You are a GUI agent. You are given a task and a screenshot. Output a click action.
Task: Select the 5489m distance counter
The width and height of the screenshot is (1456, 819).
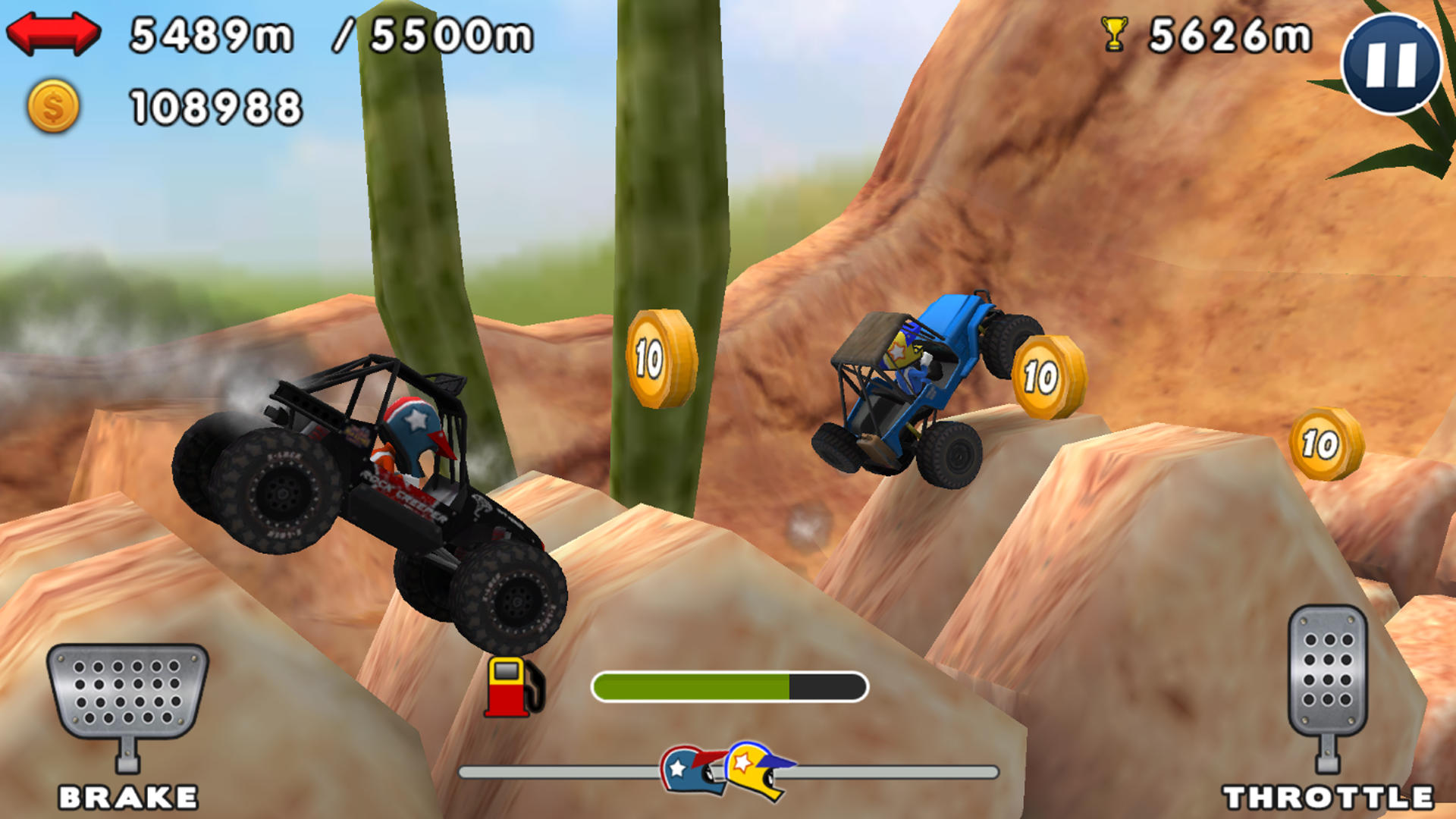212,34
